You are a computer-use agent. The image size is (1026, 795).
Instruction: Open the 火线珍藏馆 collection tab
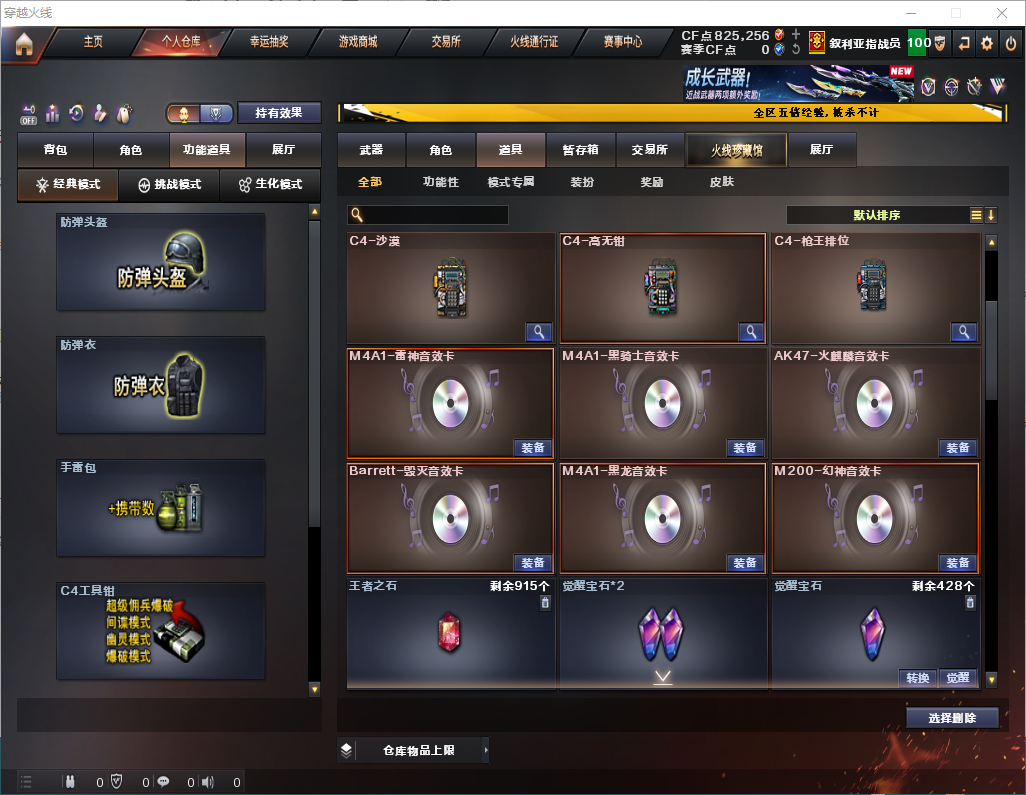pyautogui.click(x=736, y=150)
